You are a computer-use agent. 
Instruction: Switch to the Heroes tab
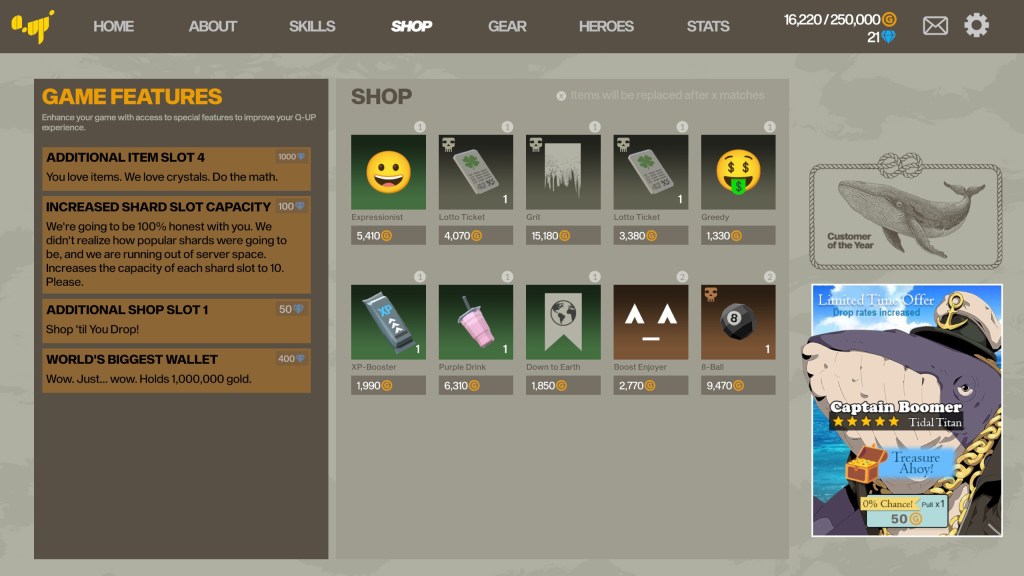pyautogui.click(x=606, y=26)
